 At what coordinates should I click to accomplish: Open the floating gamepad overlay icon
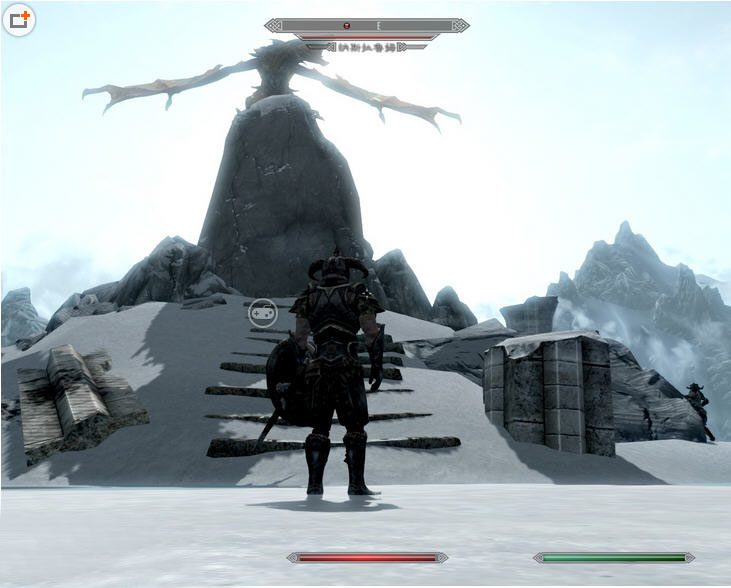pos(262,313)
